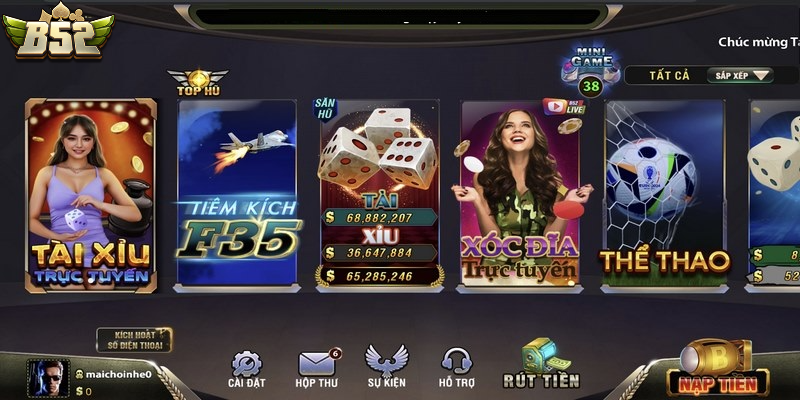
Task: Open the Top Hũ jackpot ranking
Action: pyautogui.click(x=197, y=82)
